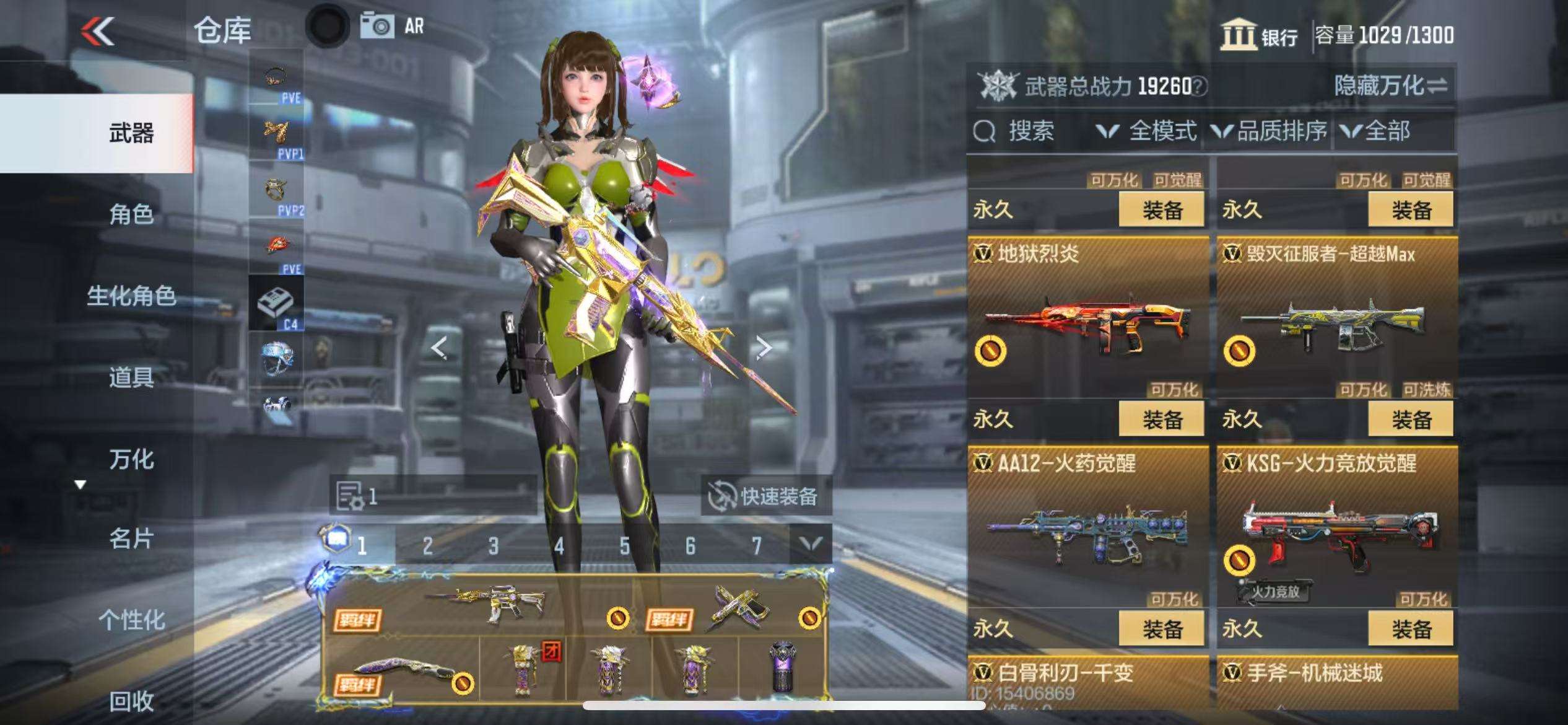1568x725 pixels.
Task: Open the 个性化 category
Action: tap(131, 620)
